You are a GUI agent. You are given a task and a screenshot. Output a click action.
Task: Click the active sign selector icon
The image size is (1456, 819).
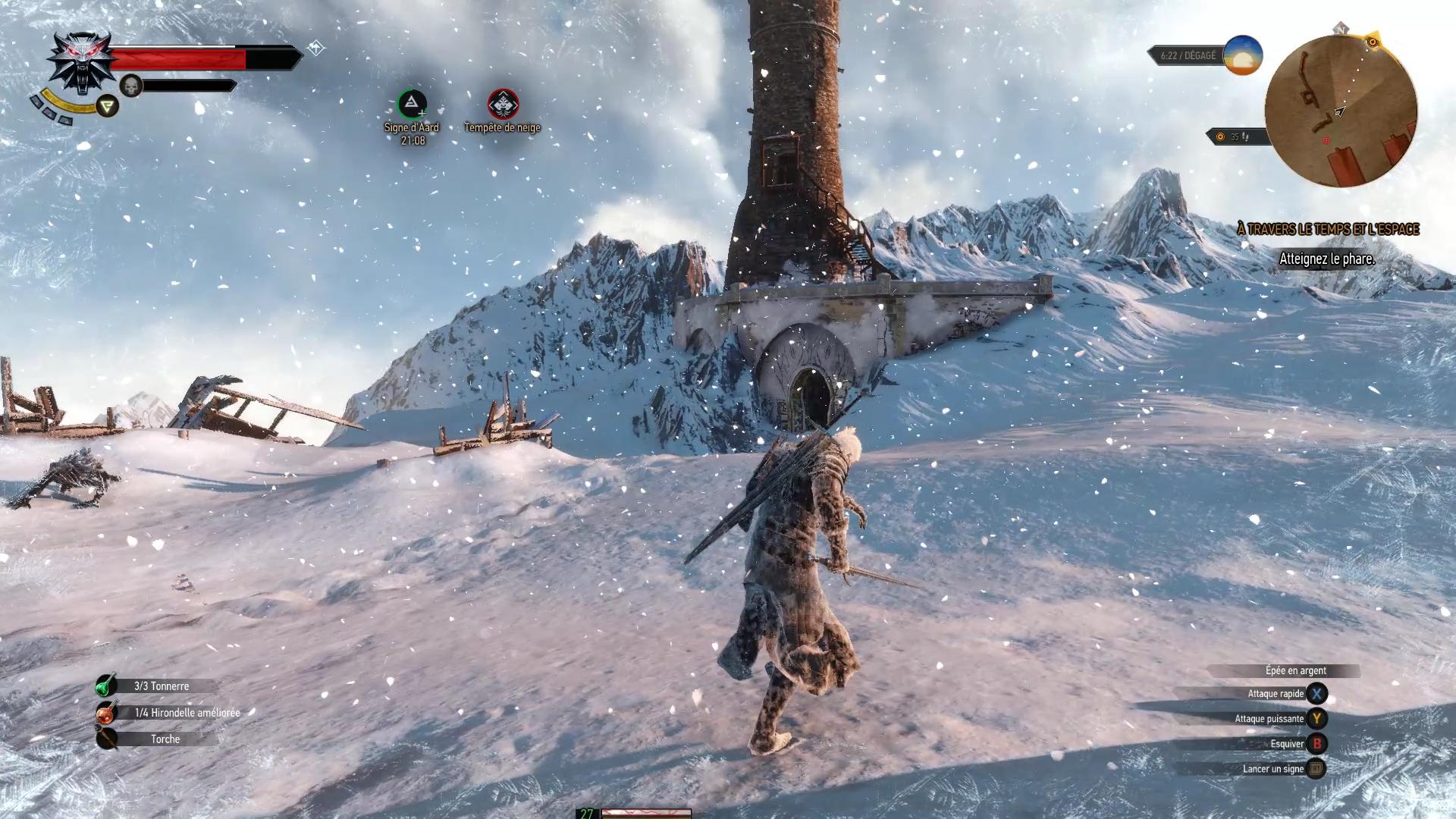(x=108, y=106)
